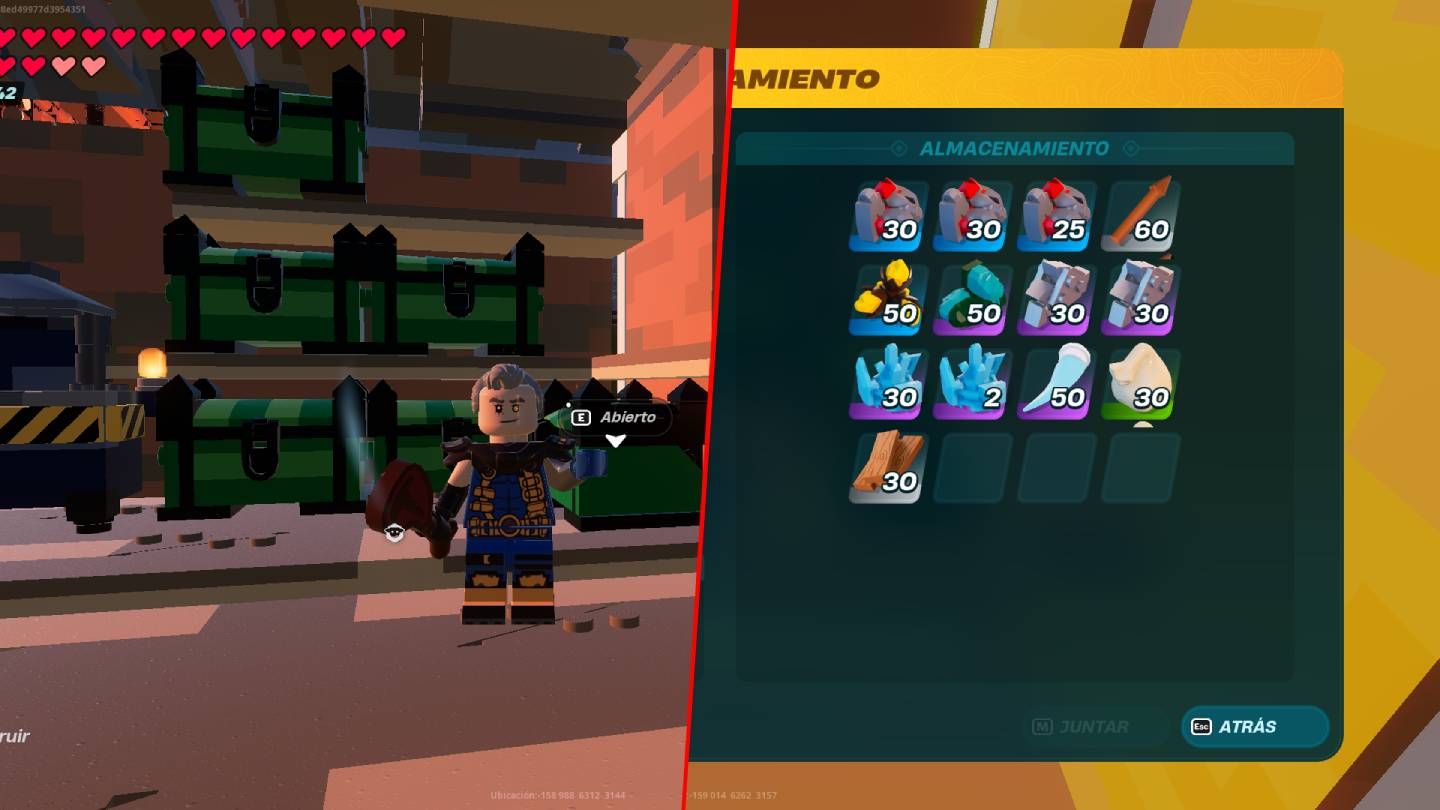This screenshot has height=810, width=1440.
Task: Select the first bone stack of 30
Action: [1056, 297]
